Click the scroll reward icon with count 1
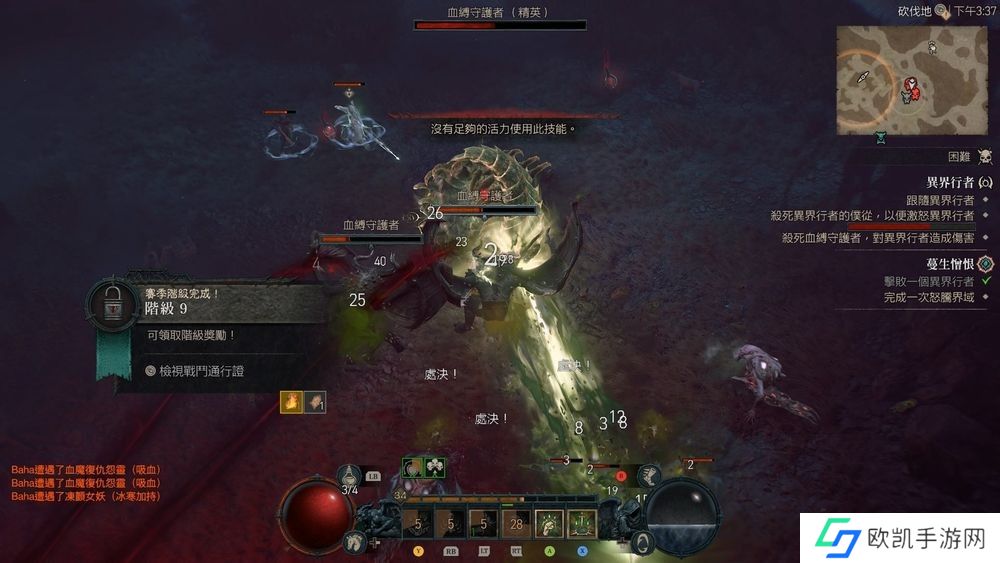Image resolution: width=1000 pixels, height=563 pixels. 316,402
